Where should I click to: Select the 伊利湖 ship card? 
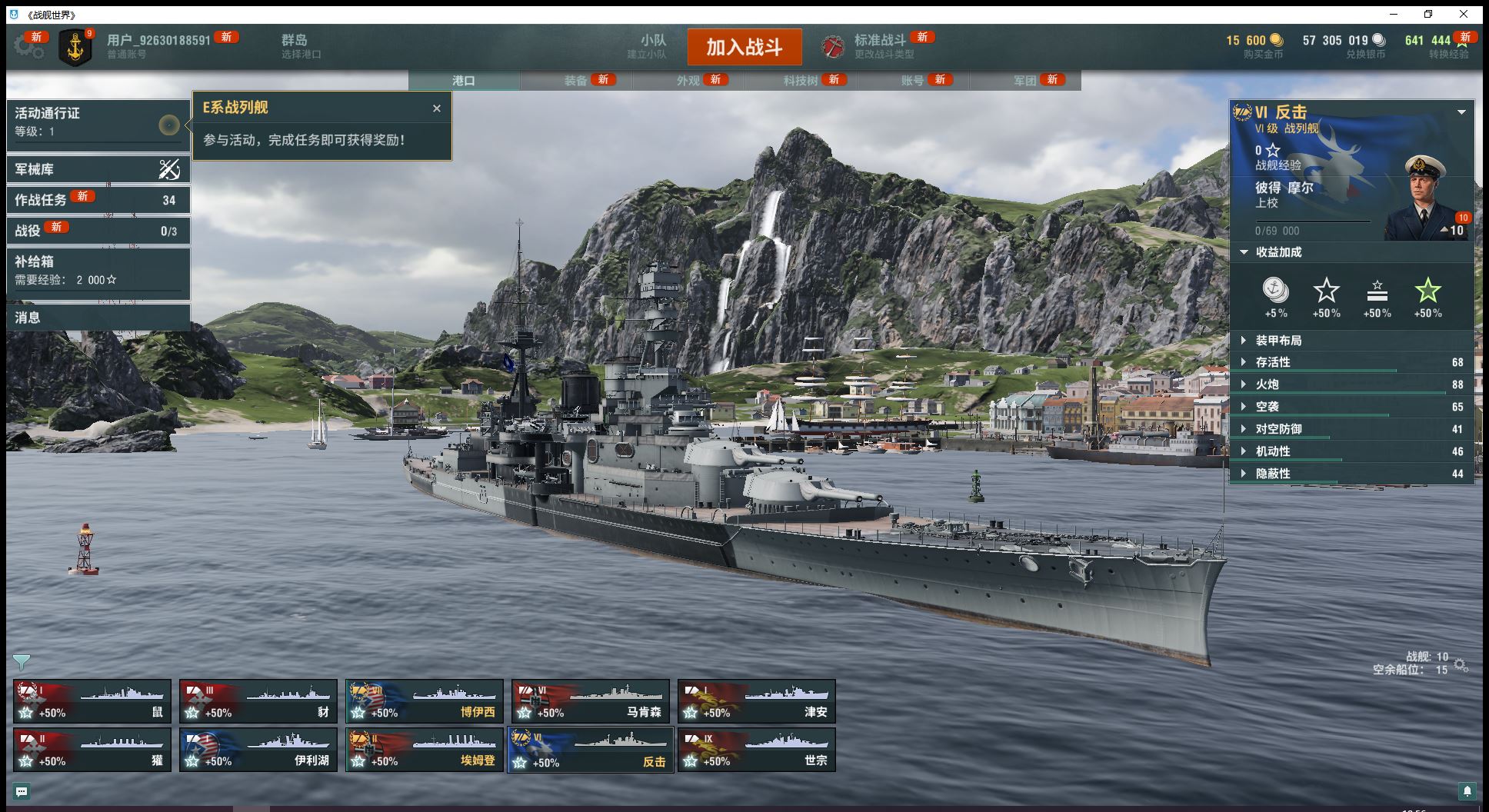258,750
